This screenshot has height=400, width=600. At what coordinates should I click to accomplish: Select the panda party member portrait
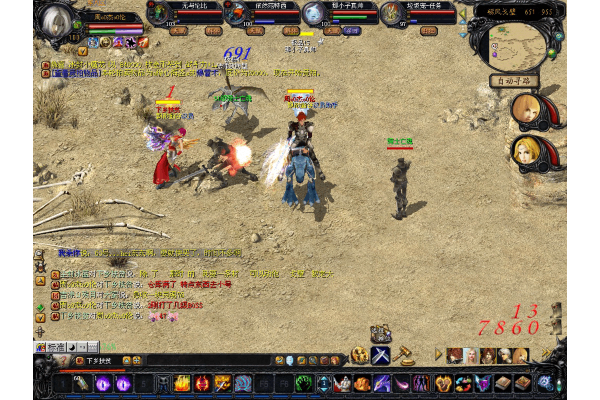pos(314,13)
